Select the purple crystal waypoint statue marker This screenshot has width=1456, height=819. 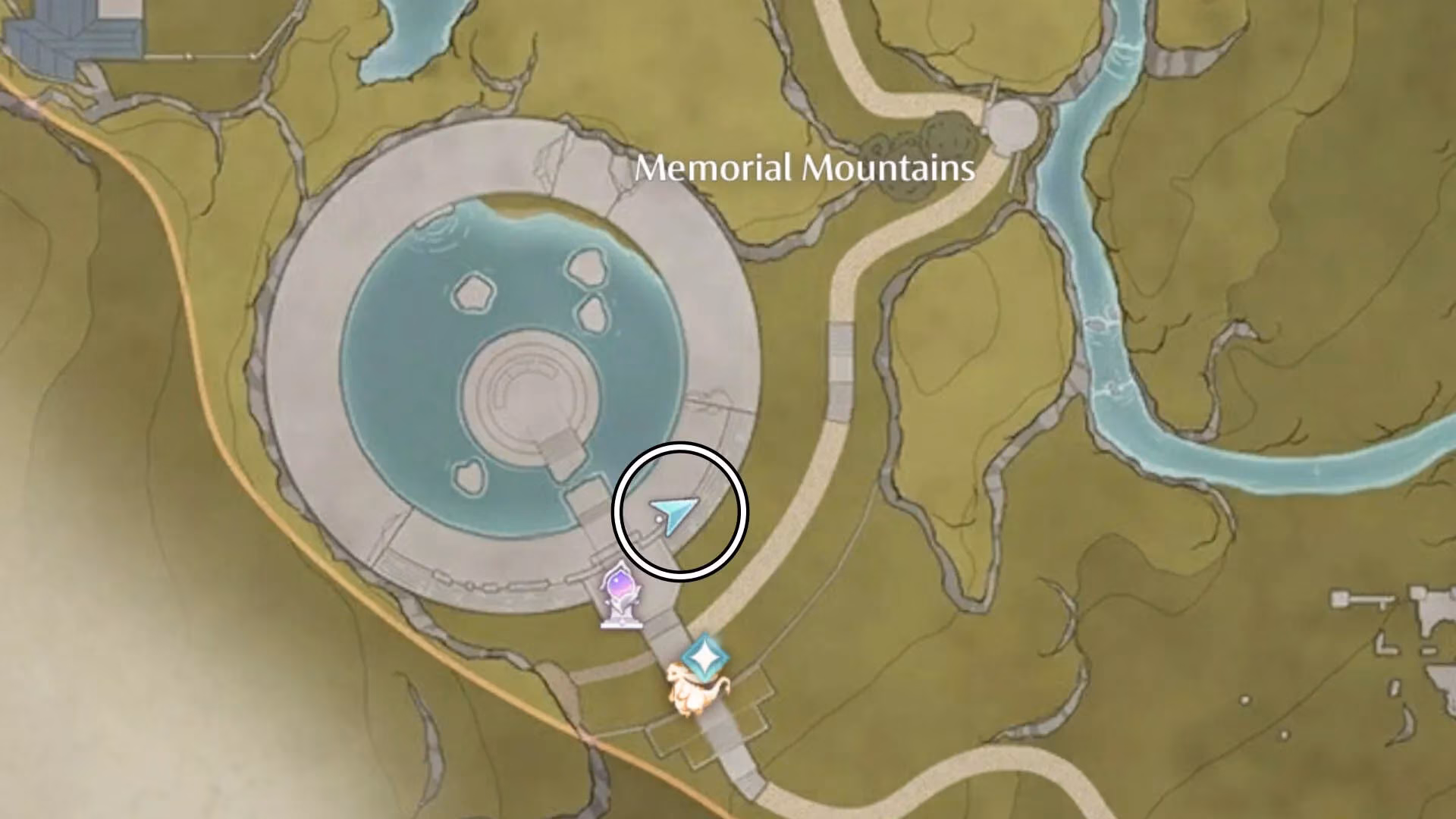(x=621, y=595)
